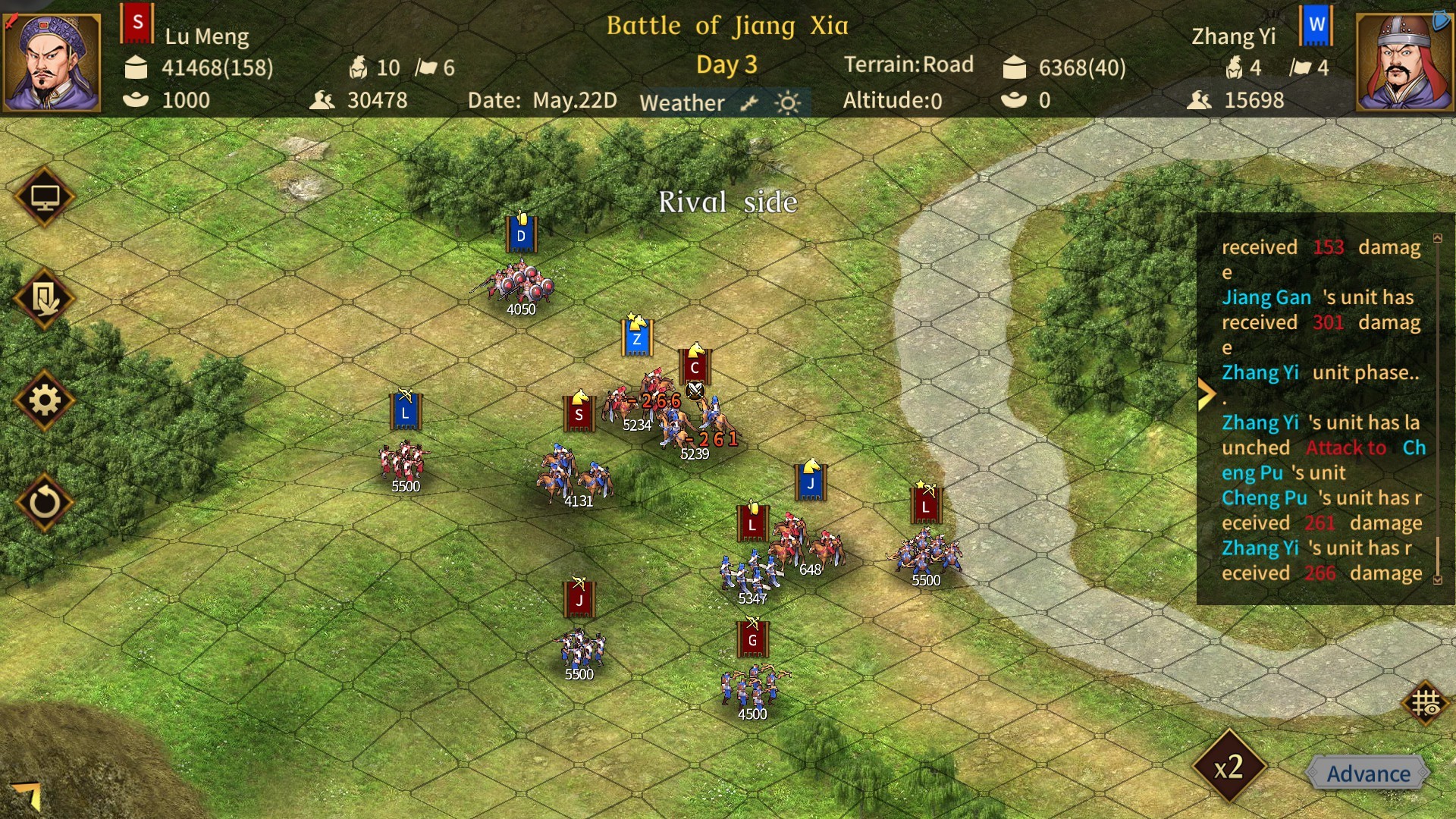Expand the battle log with the yellow chevron

pos(1207,393)
